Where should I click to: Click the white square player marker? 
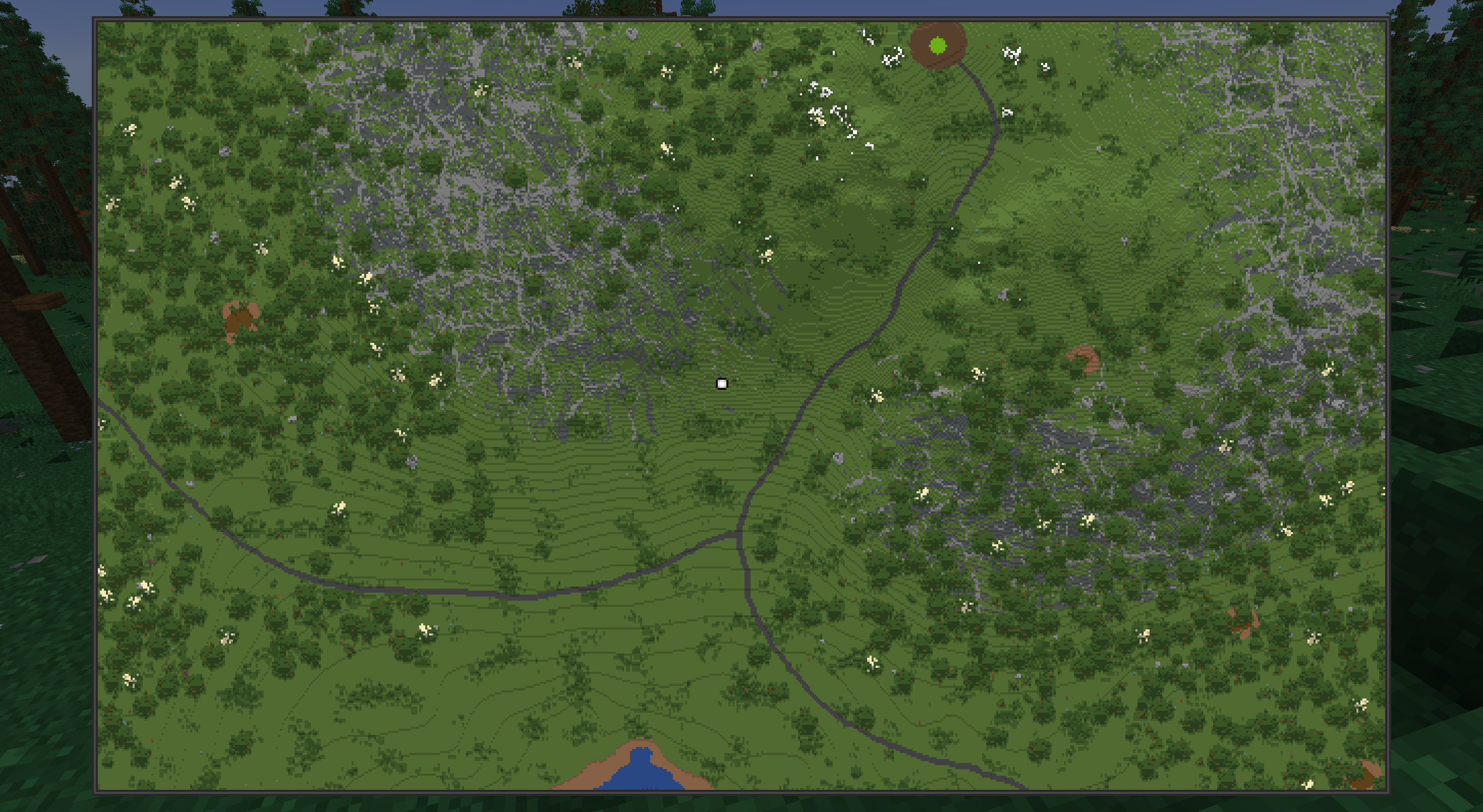point(721,384)
